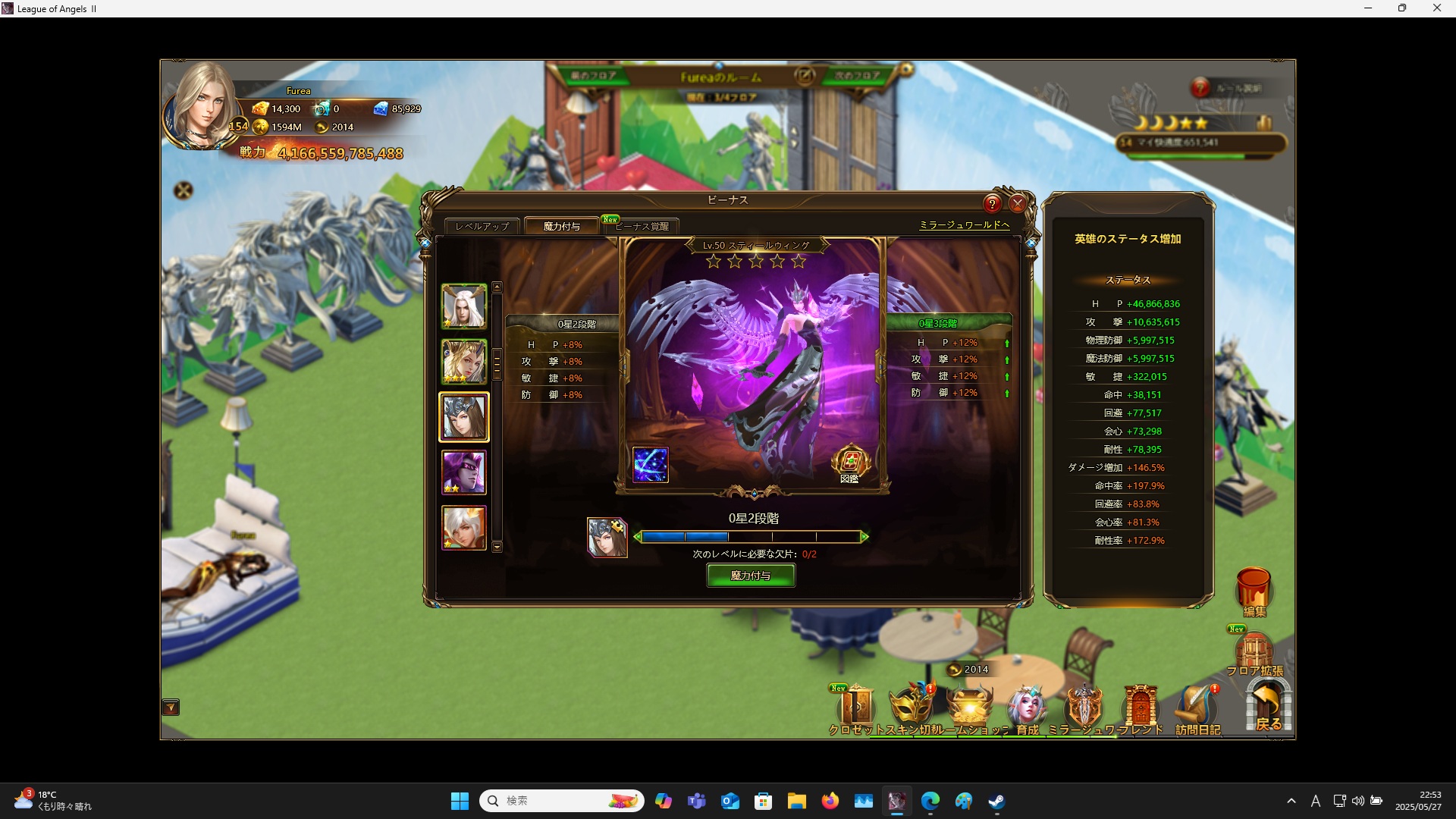The image size is (1456, 819).
Task: Click the green 魔力付与 button
Action: coord(751,576)
